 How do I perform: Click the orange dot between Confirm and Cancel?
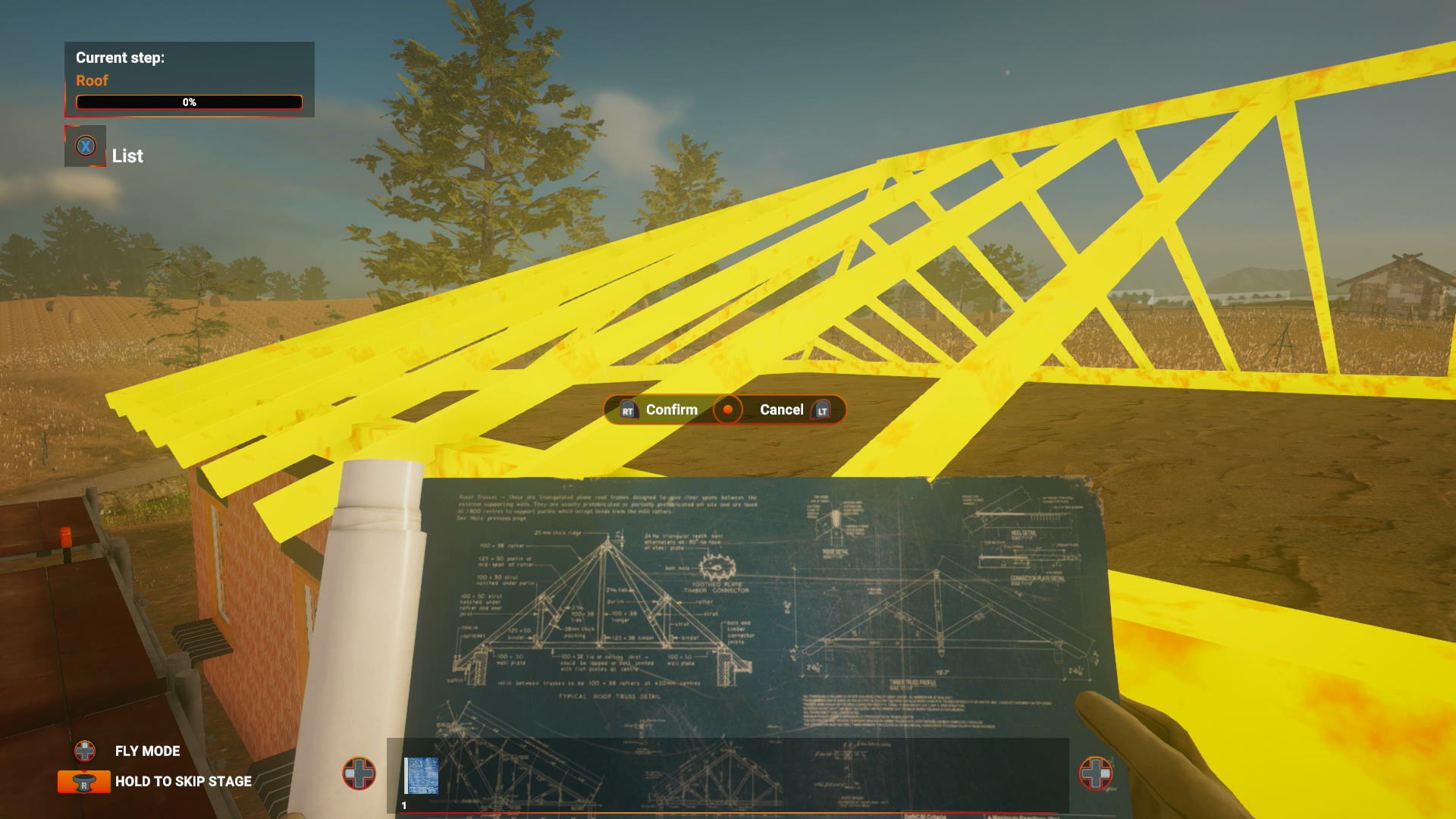[729, 409]
